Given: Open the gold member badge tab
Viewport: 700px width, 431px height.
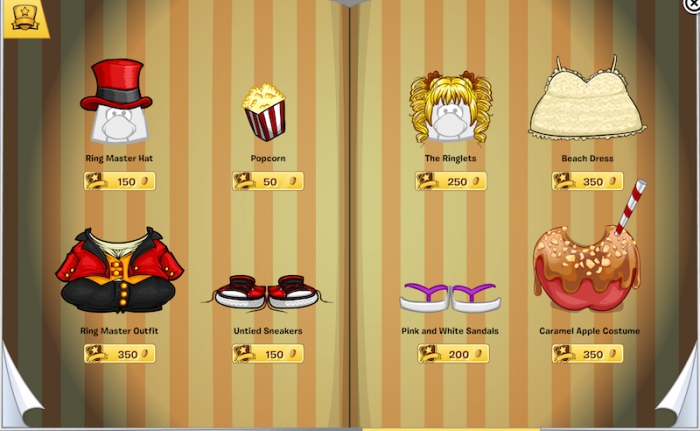Looking at the screenshot, I should (25, 18).
